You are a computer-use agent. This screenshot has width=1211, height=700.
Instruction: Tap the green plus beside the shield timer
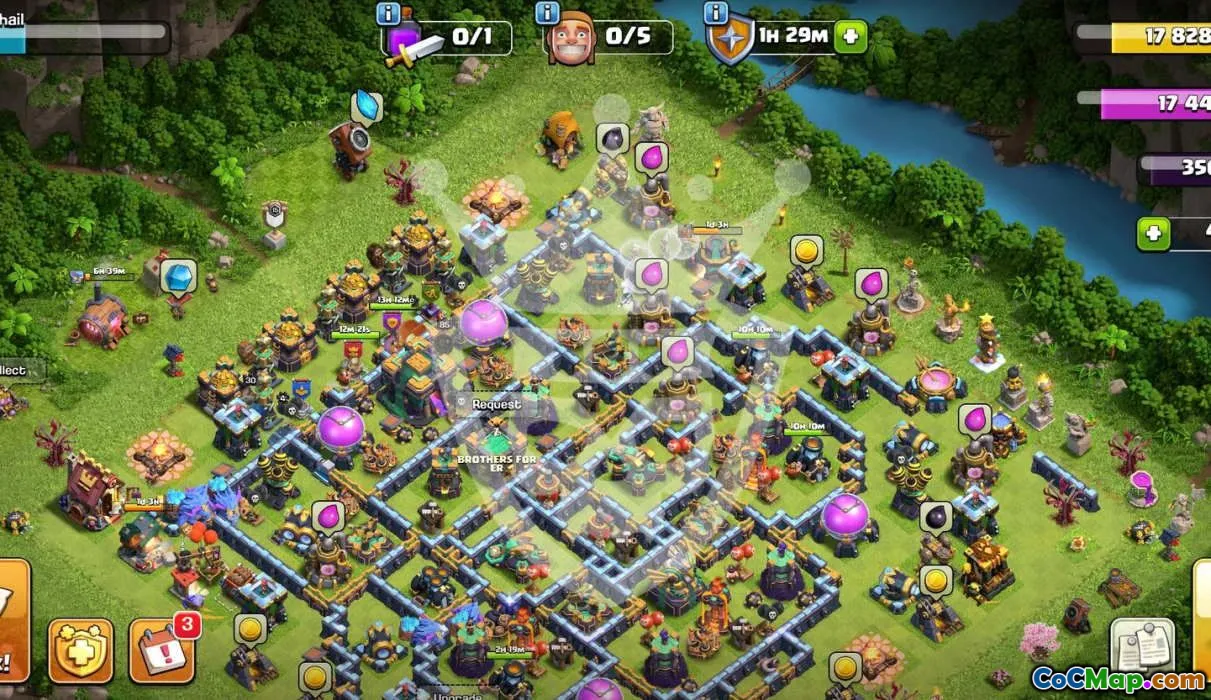point(850,37)
